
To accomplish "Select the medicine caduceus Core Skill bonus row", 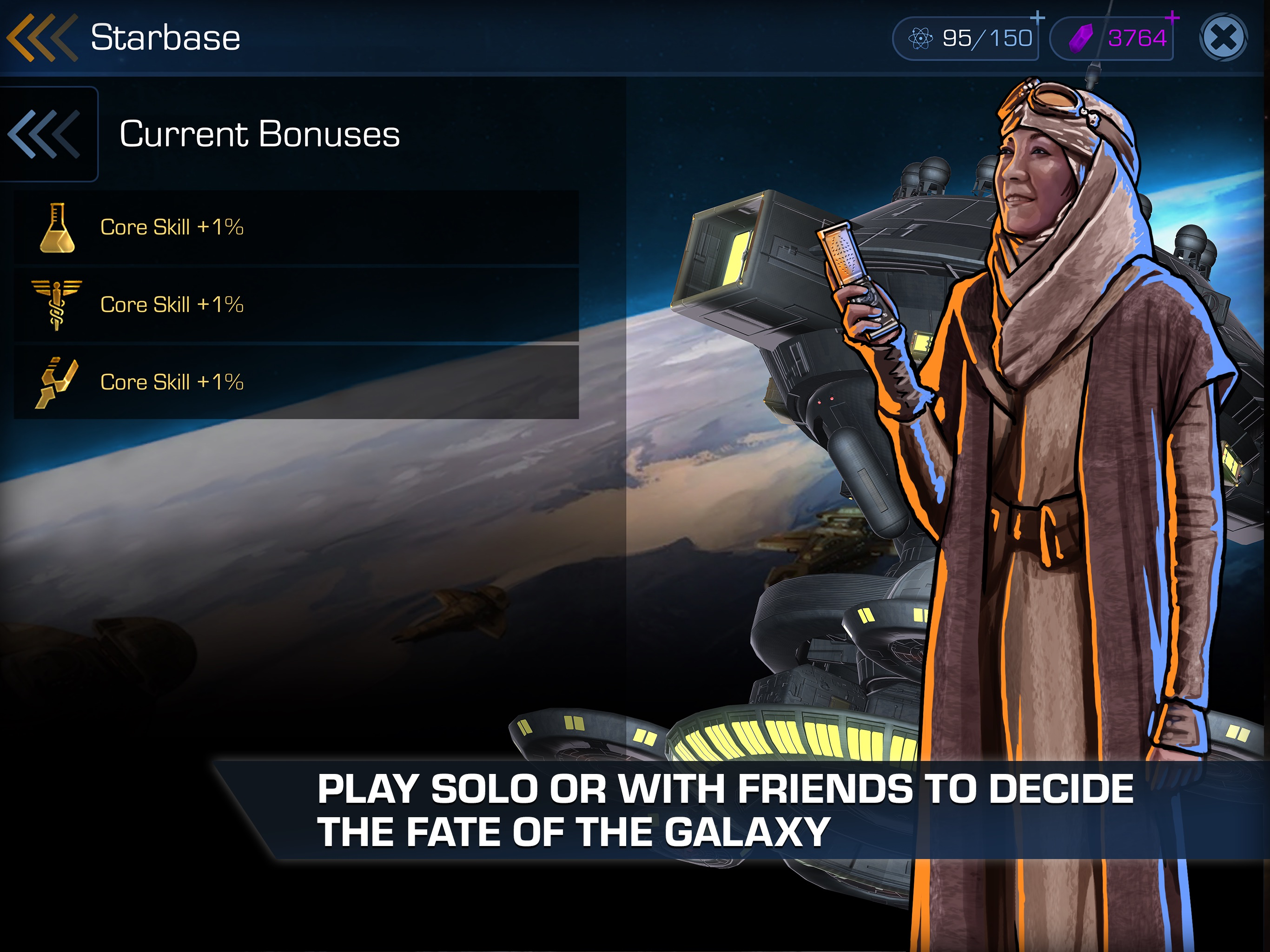I will click(x=296, y=305).
